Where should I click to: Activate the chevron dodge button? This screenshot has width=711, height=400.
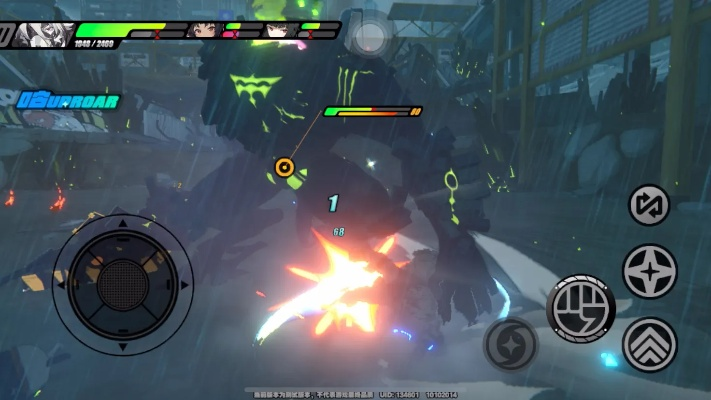(x=649, y=344)
